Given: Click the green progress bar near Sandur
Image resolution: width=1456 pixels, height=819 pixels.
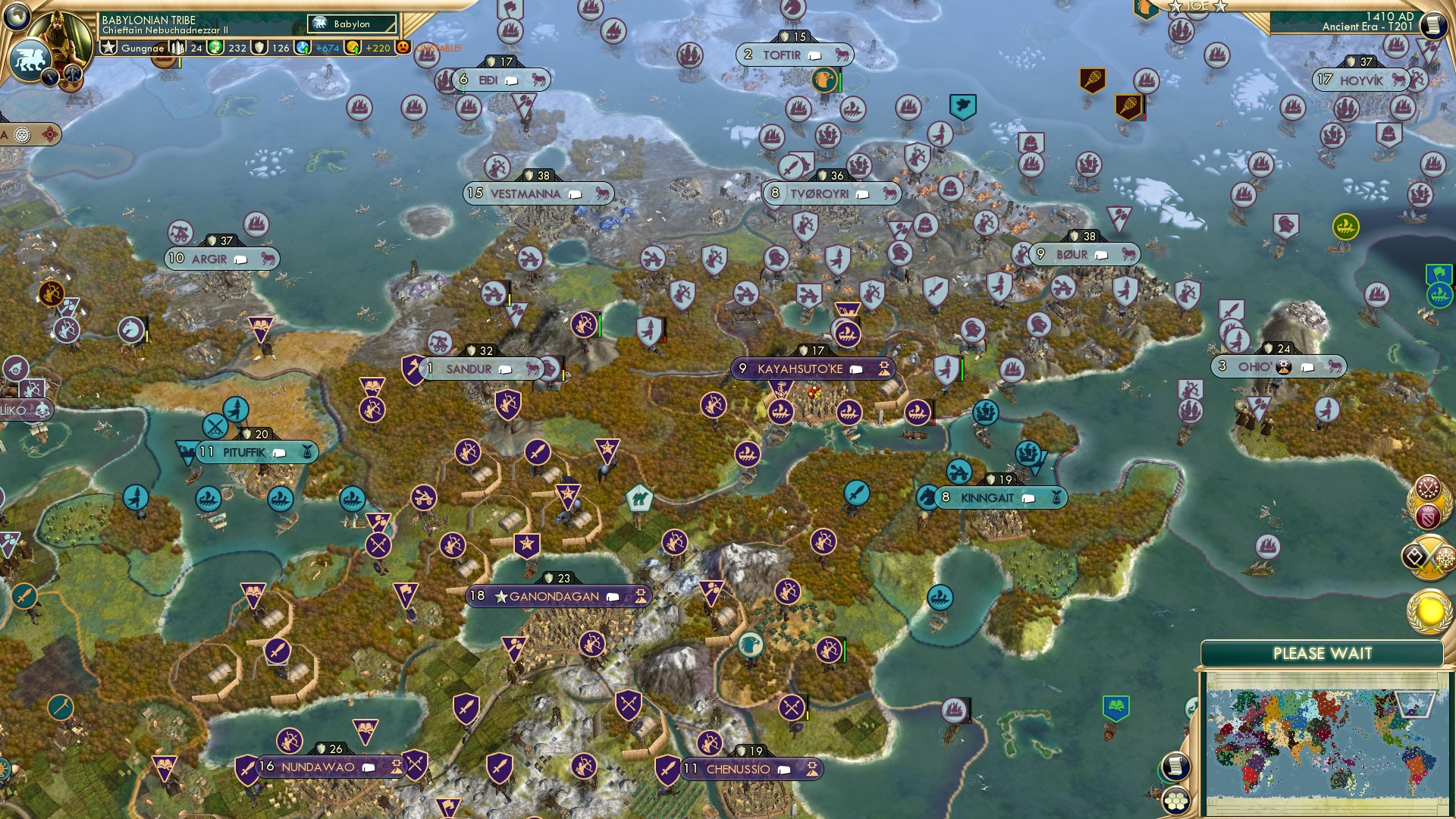Looking at the screenshot, I should coord(599,325).
